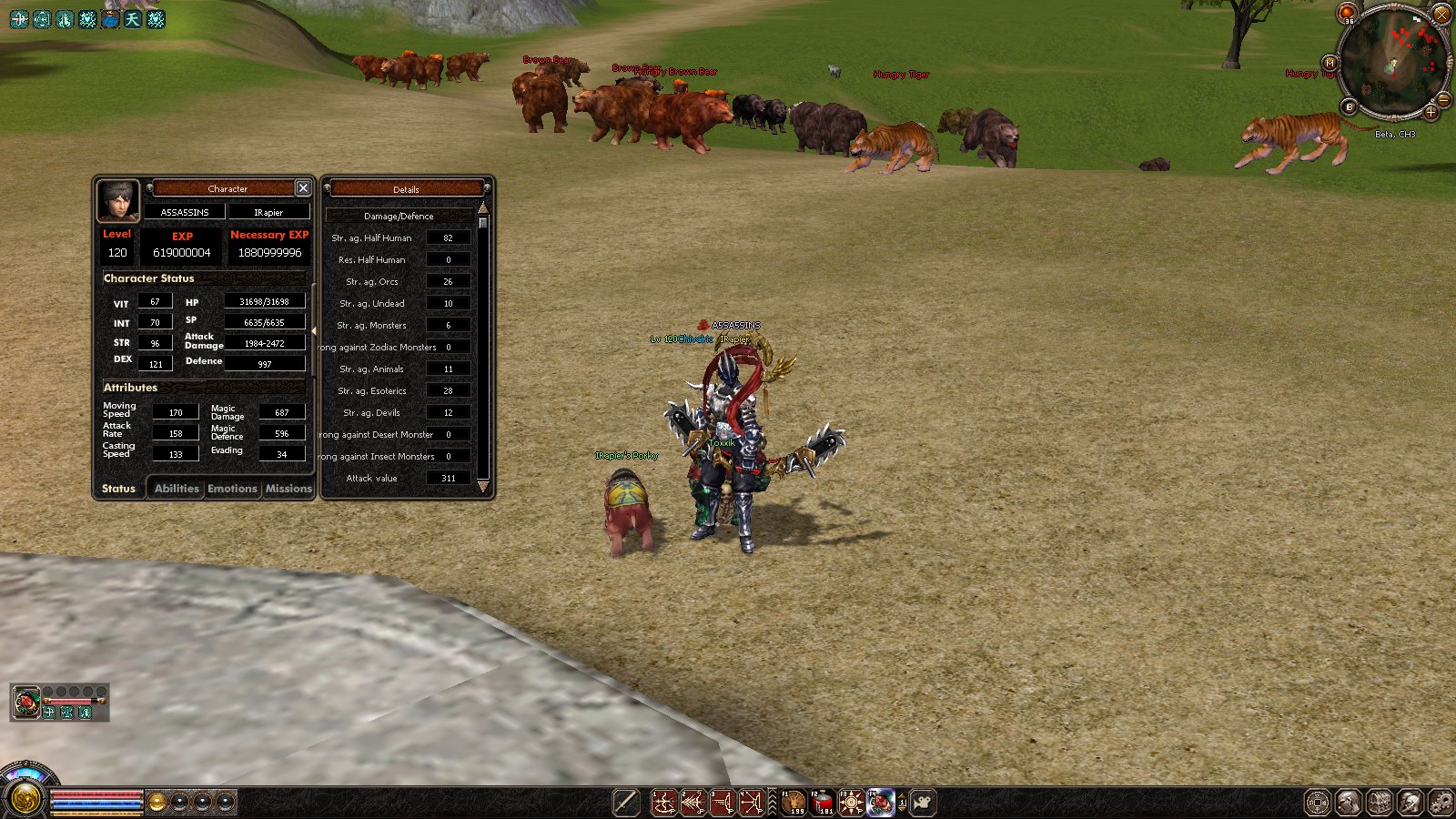
Task: Use the red gem item in F4 slot
Action: (x=879, y=803)
